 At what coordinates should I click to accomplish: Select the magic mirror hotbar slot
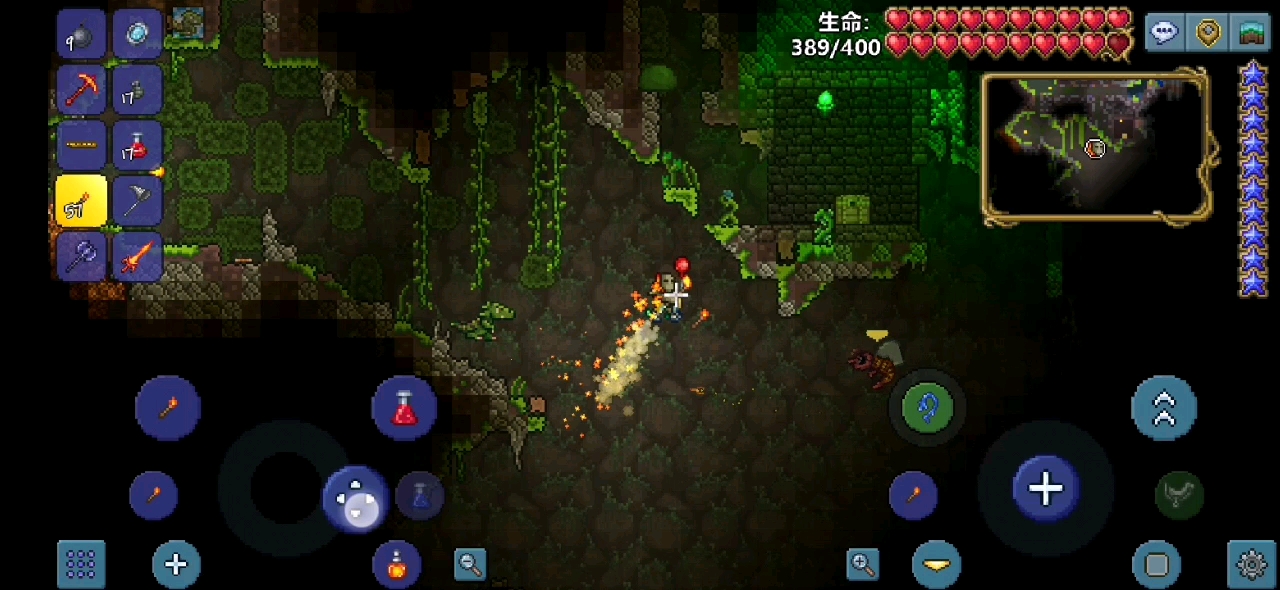coord(137,34)
